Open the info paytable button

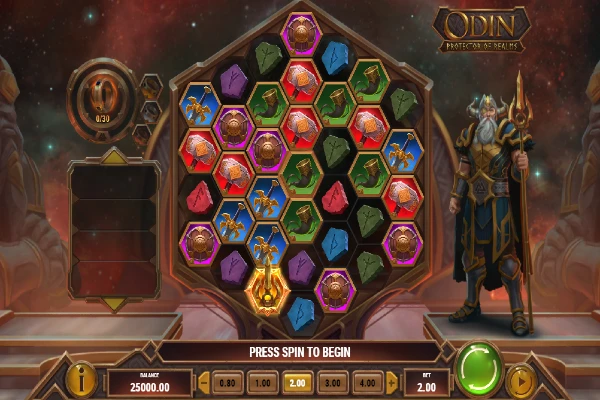[x=81, y=379]
